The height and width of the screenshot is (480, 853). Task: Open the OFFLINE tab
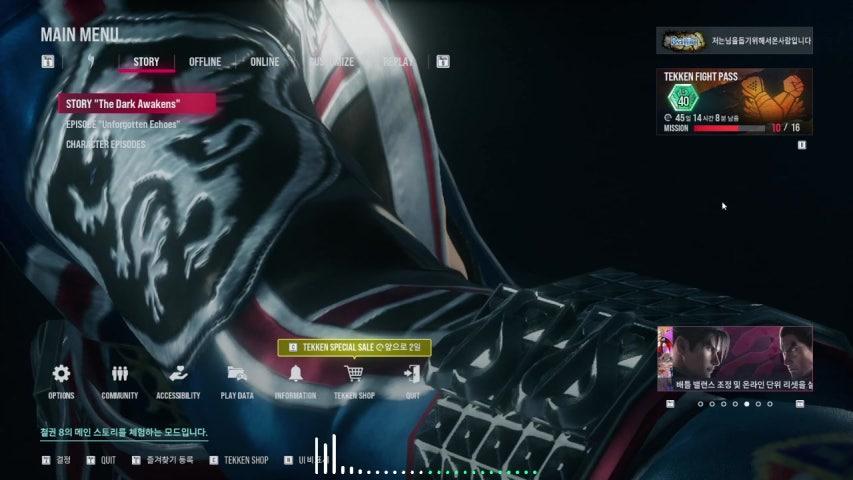[x=205, y=62]
